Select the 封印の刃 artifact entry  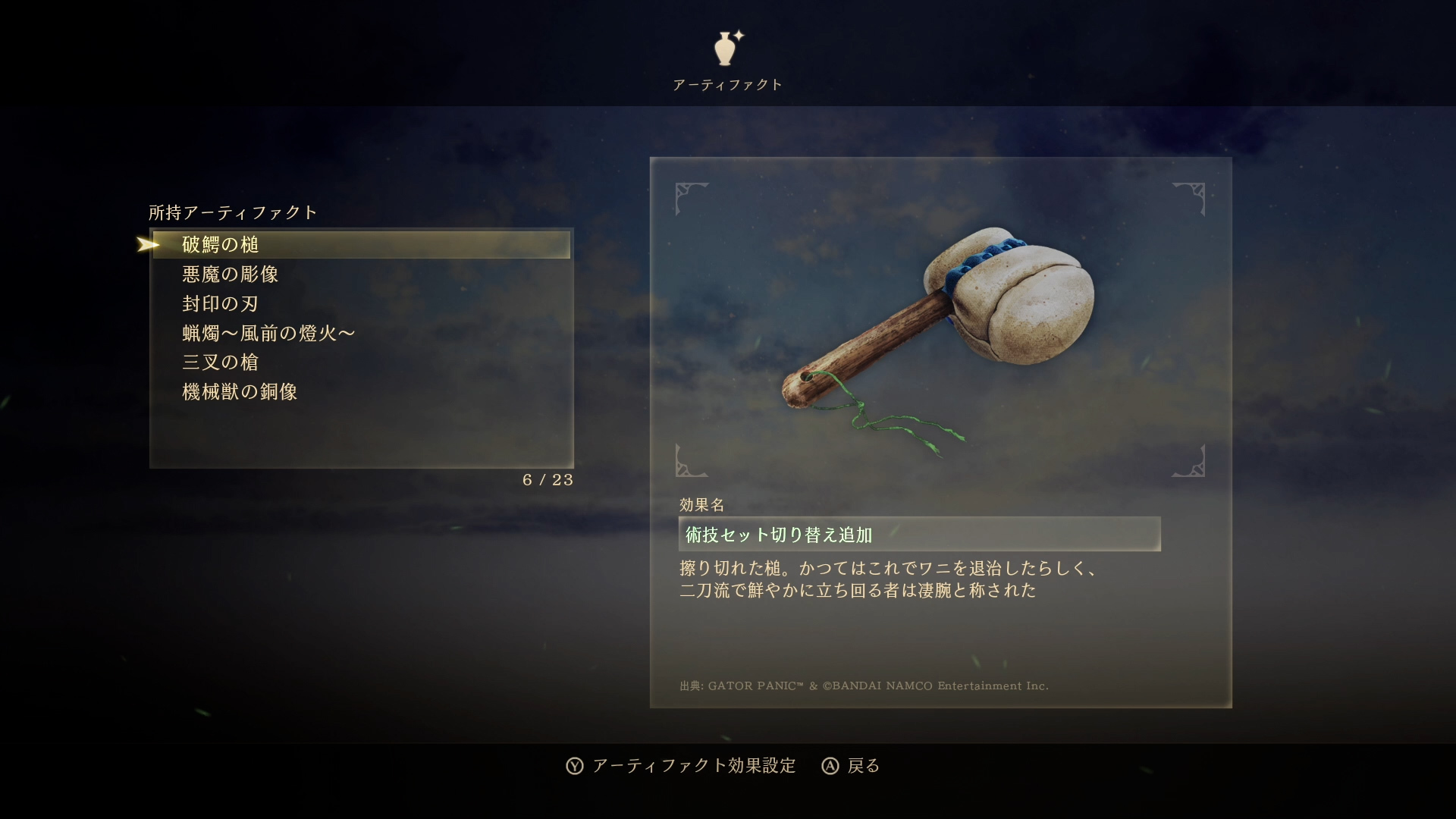[220, 303]
